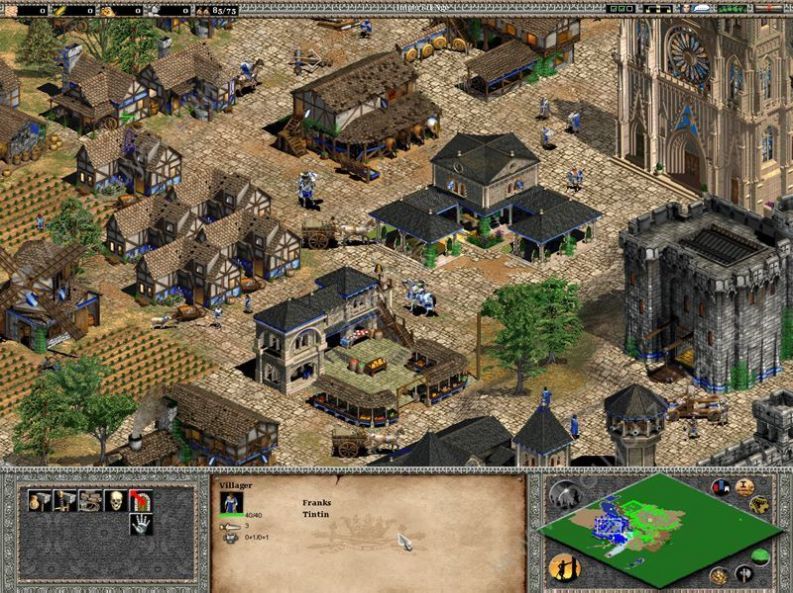Click the skull delete-unit icon

tap(115, 502)
